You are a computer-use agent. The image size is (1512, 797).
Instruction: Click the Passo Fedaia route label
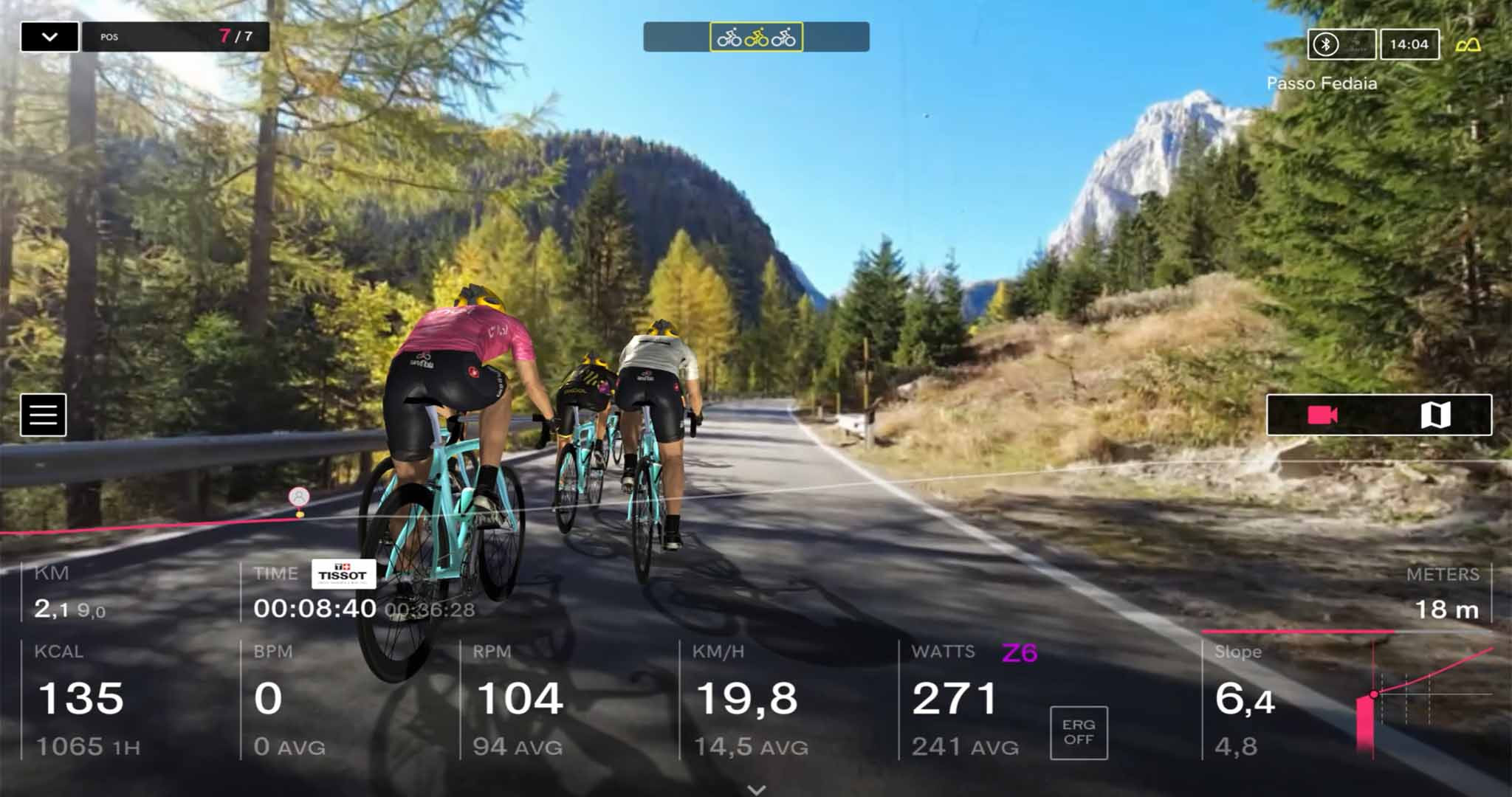[x=1322, y=83]
